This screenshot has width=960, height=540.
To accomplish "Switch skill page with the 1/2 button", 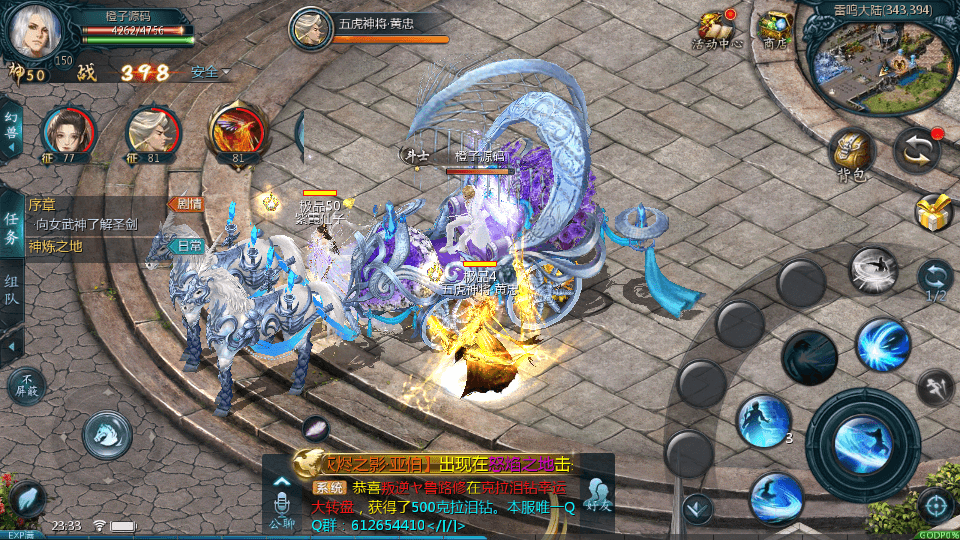I will tap(935, 281).
